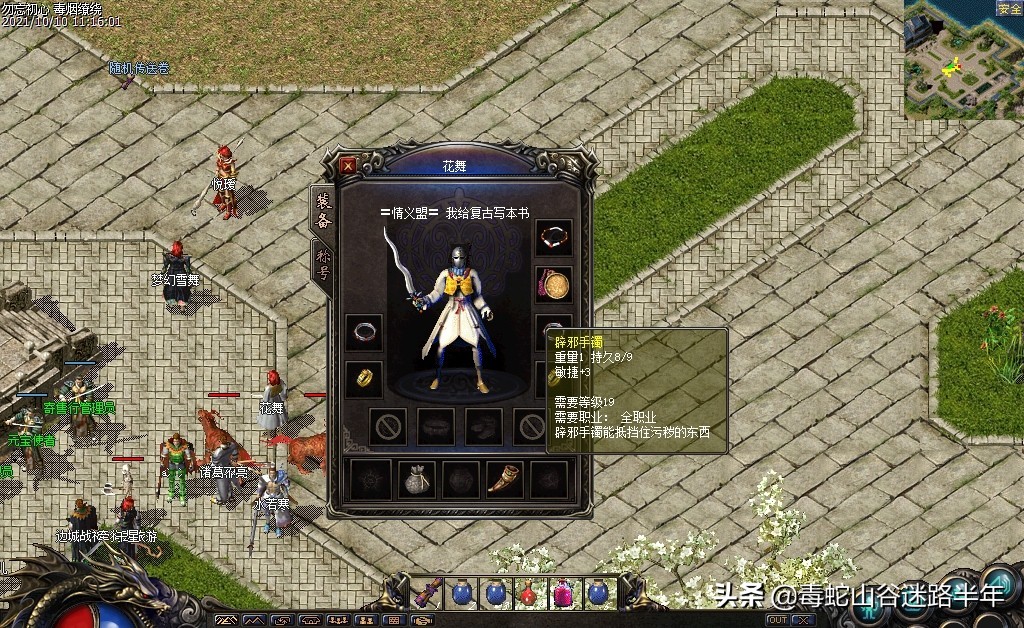Select the boots equipment slot
Viewport: 1024px width, 628px height.
pos(484,427)
